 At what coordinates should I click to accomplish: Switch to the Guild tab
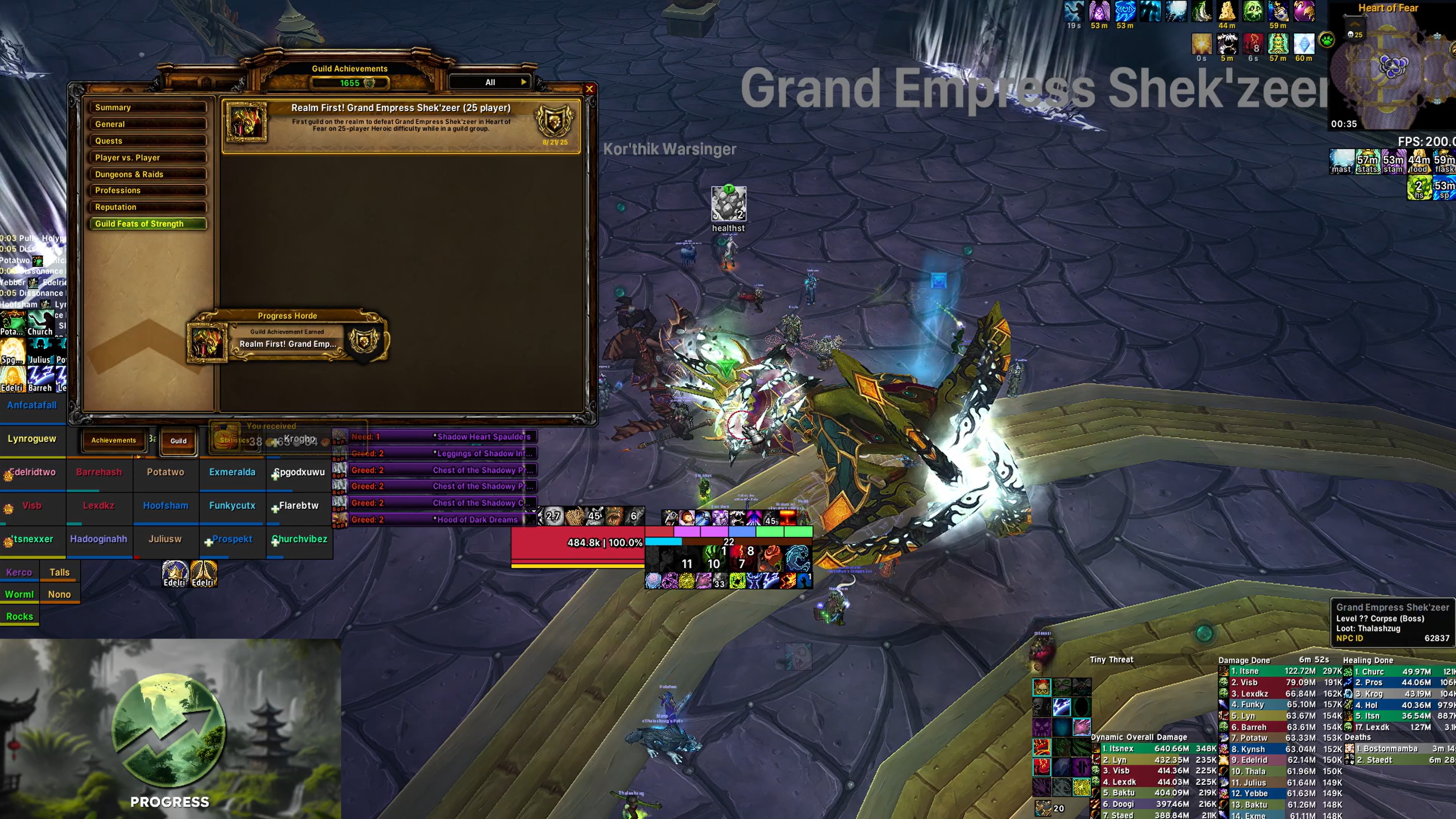click(178, 440)
